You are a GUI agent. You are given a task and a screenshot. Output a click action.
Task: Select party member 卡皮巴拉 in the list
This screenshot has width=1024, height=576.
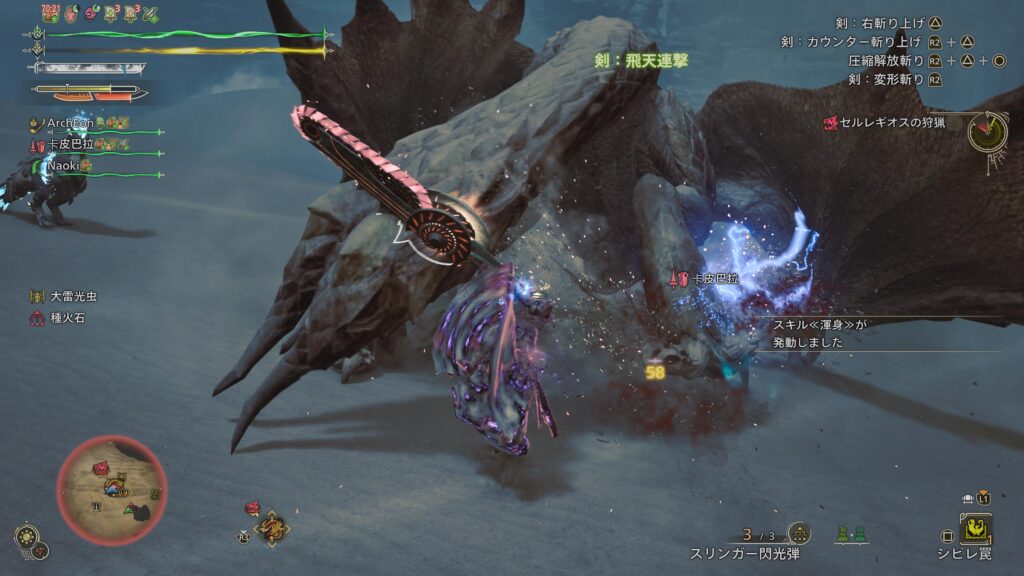70,145
